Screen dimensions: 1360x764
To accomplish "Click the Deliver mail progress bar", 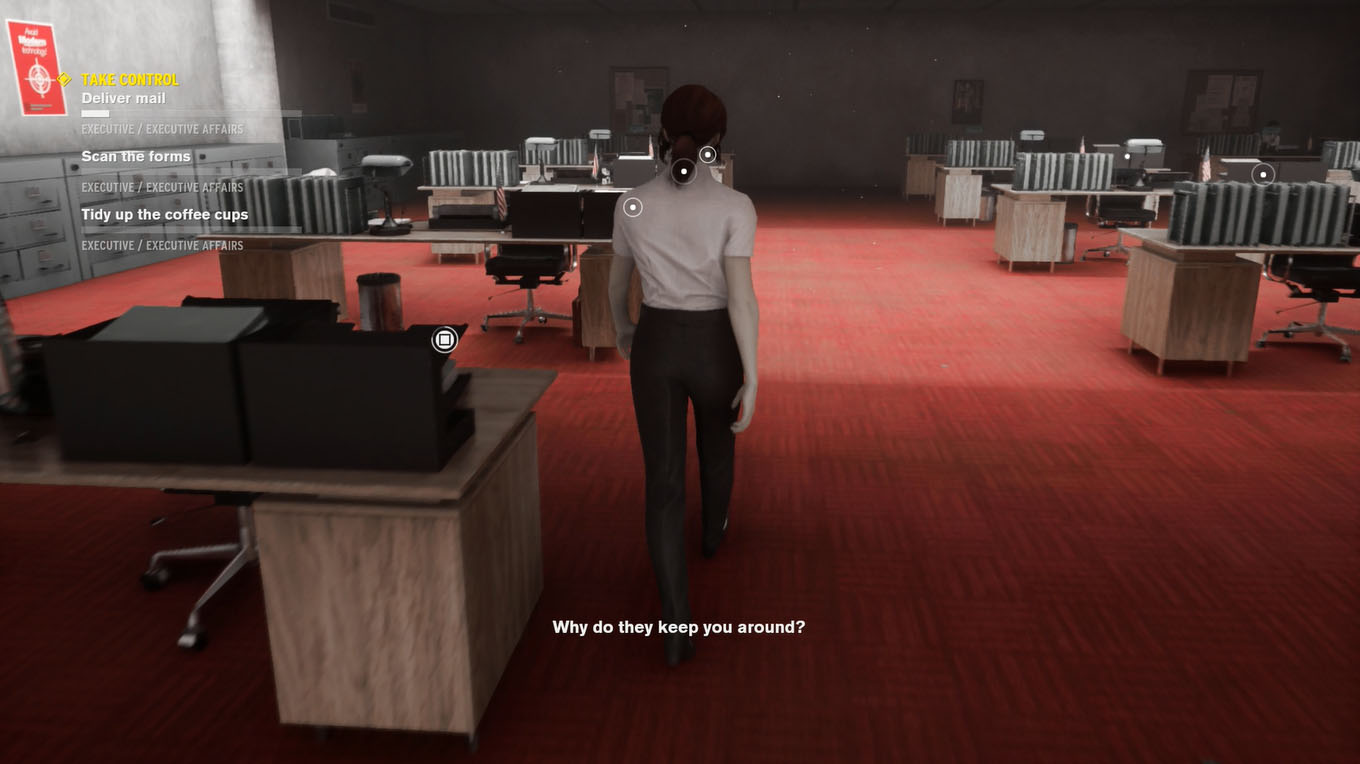I will 95,113.
